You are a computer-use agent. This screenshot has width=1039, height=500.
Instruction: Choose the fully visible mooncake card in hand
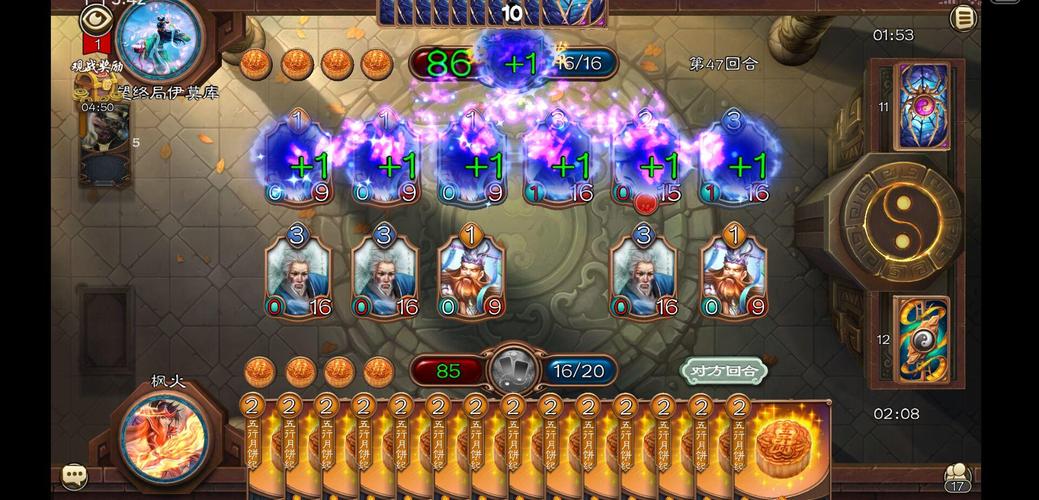pyautogui.click(x=789, y=445)
